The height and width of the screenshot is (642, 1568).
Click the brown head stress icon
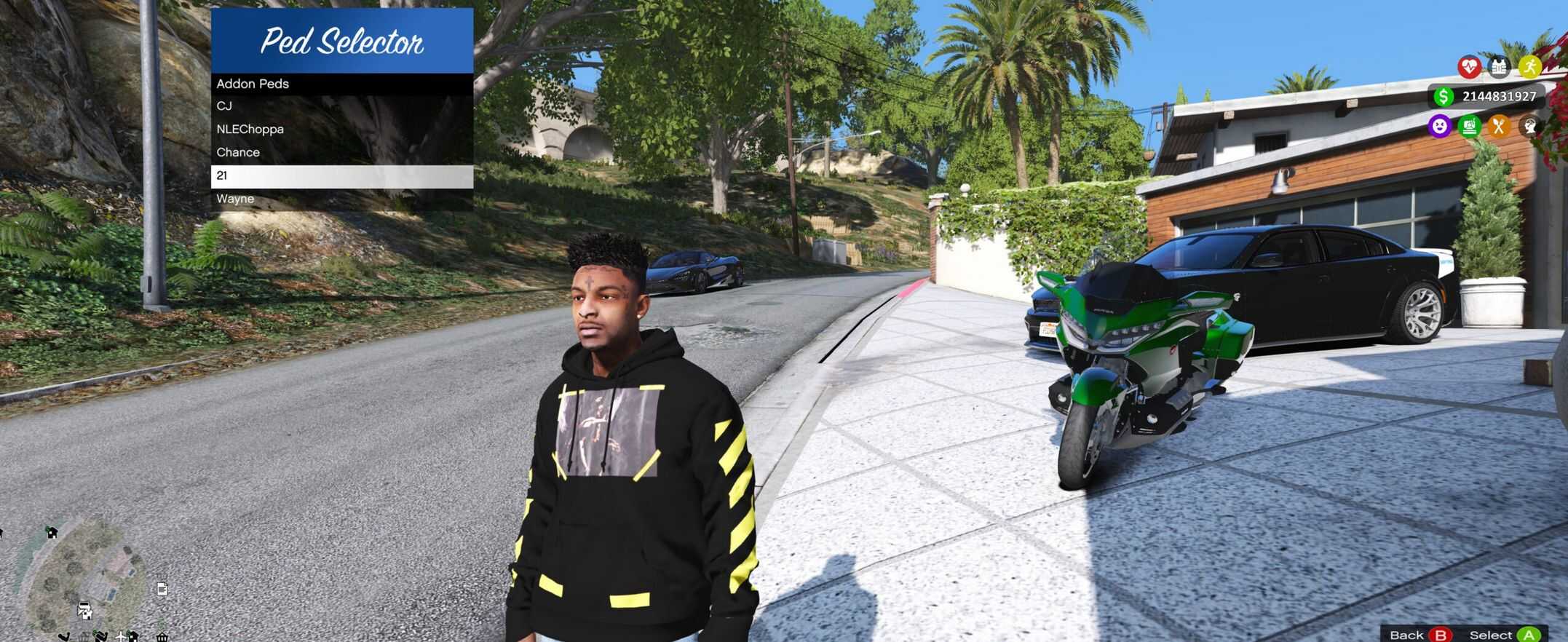coord(1529,127)
